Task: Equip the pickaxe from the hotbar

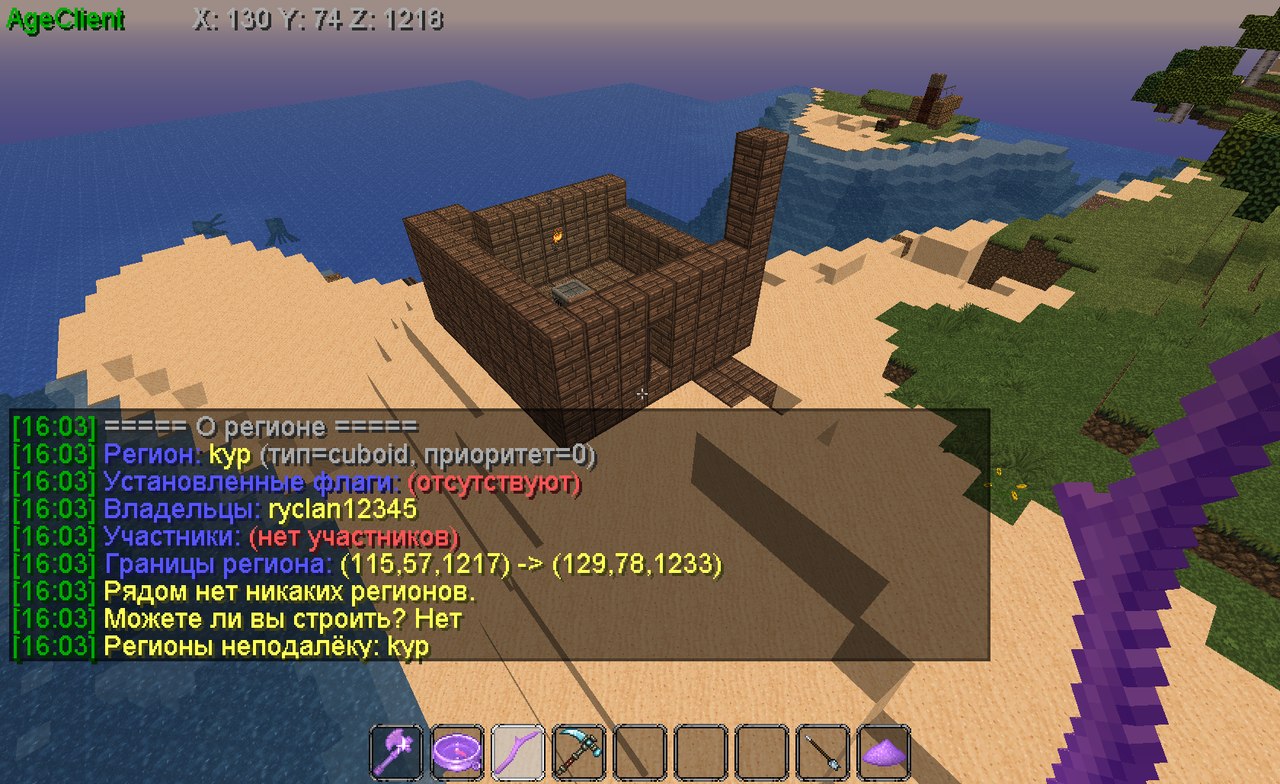Action: 579,751
